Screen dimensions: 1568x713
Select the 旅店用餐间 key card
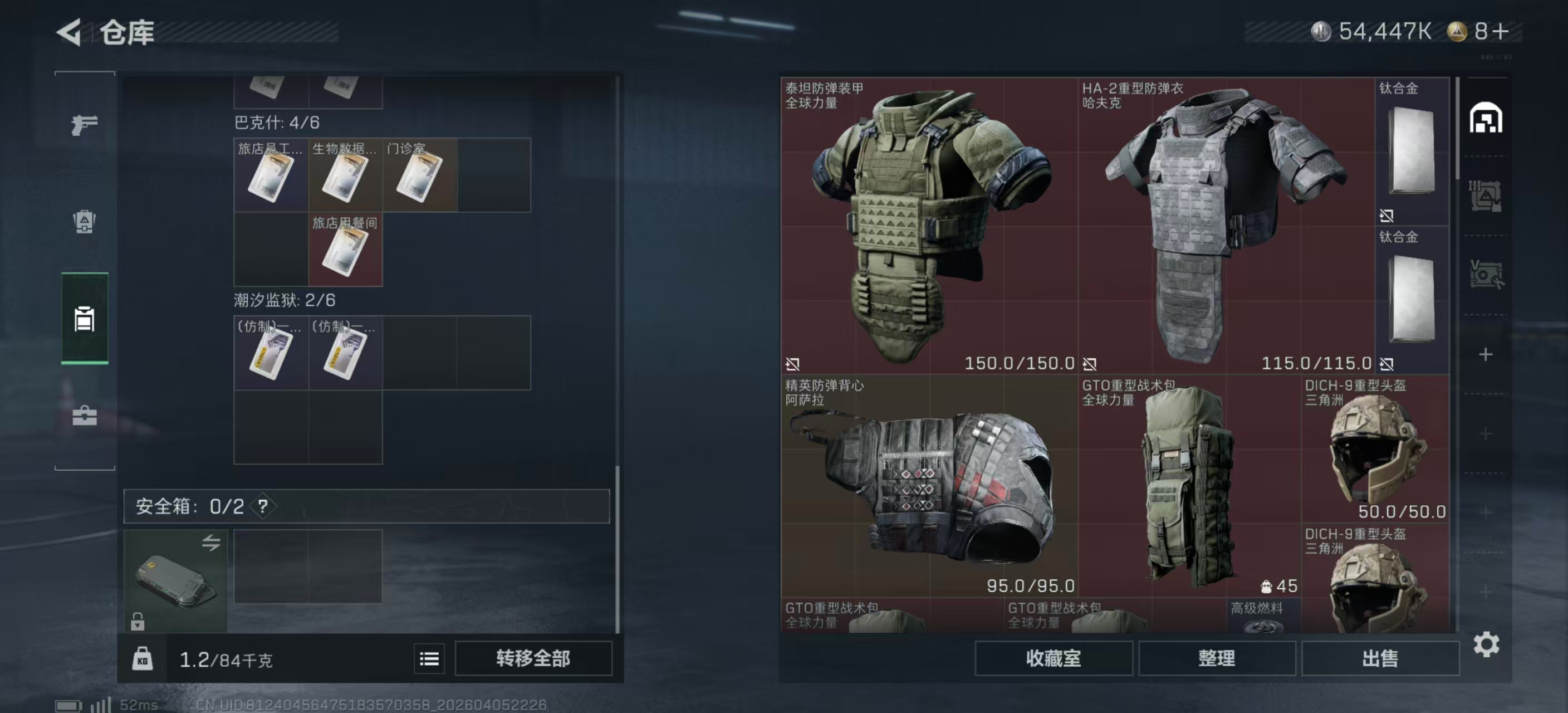[x=345, y=250]
